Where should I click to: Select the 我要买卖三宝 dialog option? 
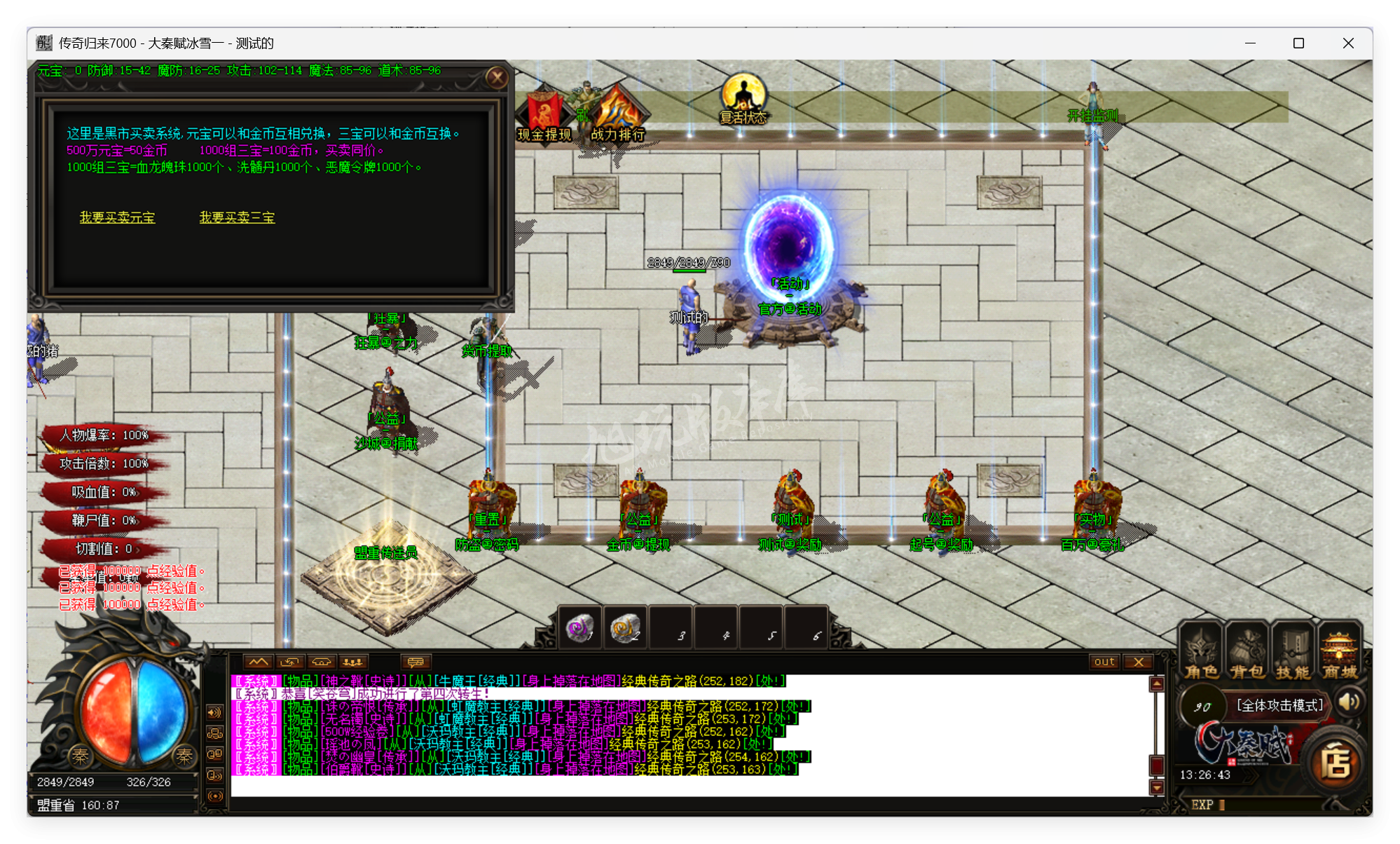pyautogui.click(x=237, y=217)
